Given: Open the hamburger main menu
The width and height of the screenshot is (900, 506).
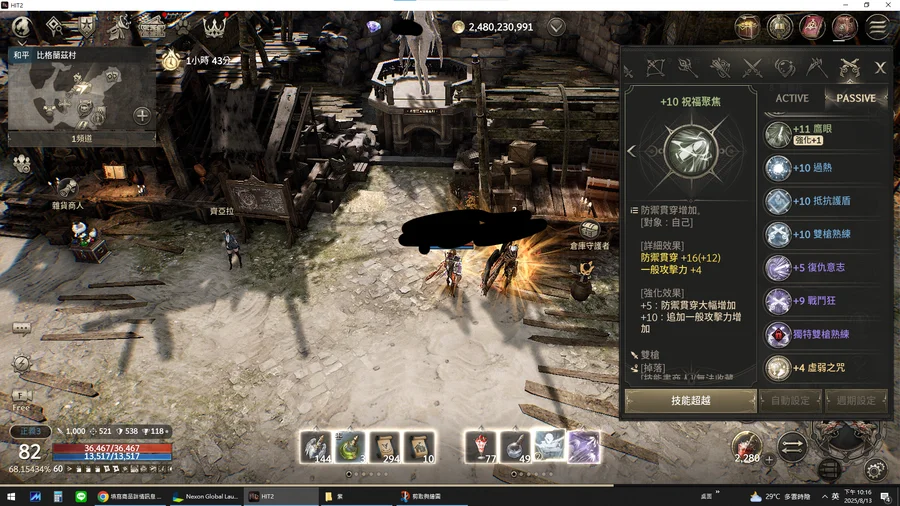Looking at the screenshot, I should pyautogui.click(x=879, y=27).
